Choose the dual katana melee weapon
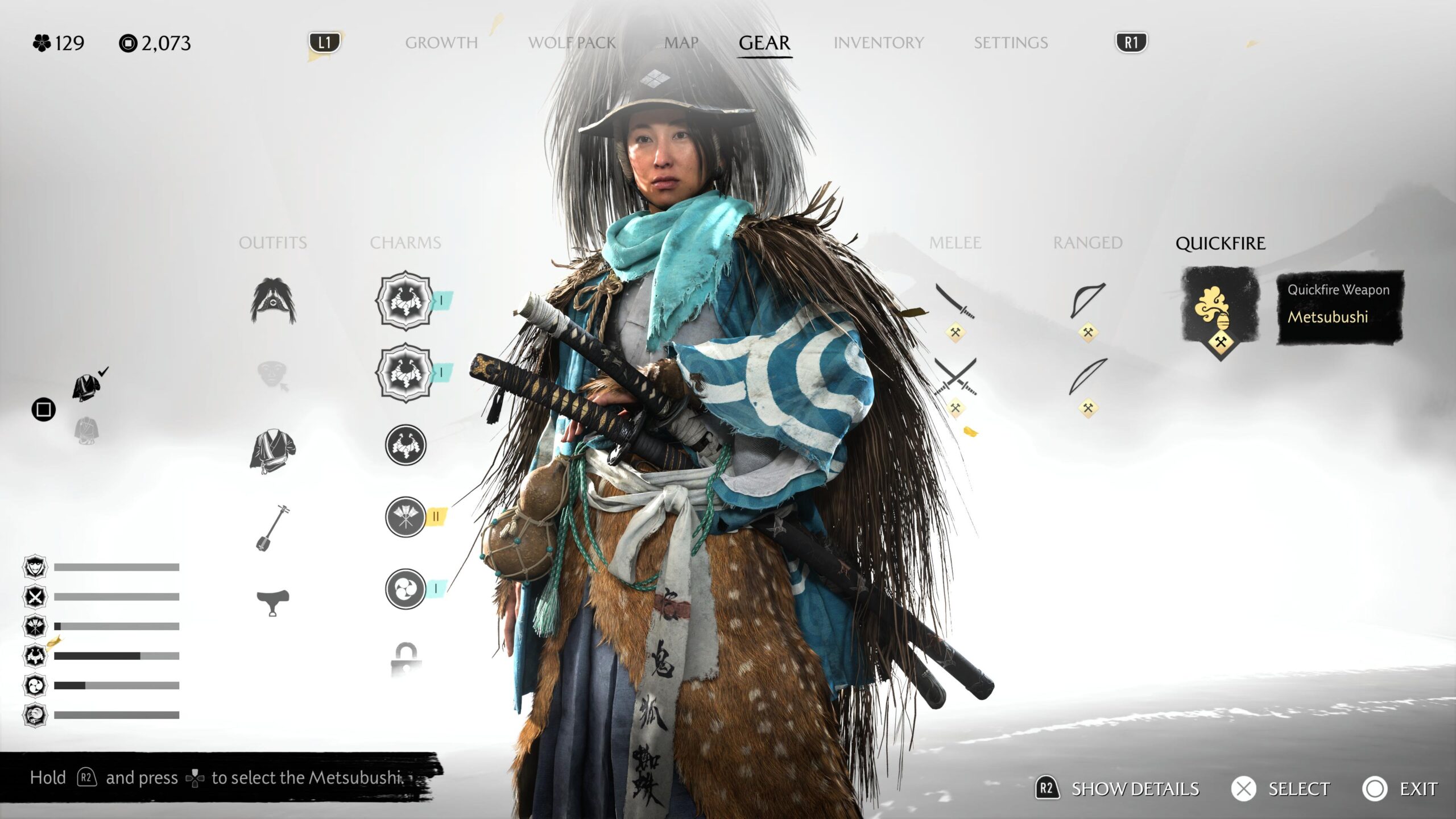This screenshot has height=819, width=1456. [955, 377]
